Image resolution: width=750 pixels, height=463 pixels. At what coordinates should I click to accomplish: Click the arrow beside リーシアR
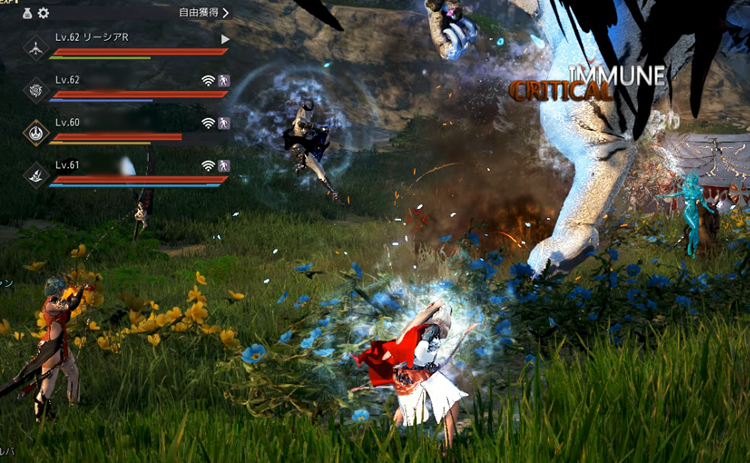pyautogui.click(x=225, y=39)
